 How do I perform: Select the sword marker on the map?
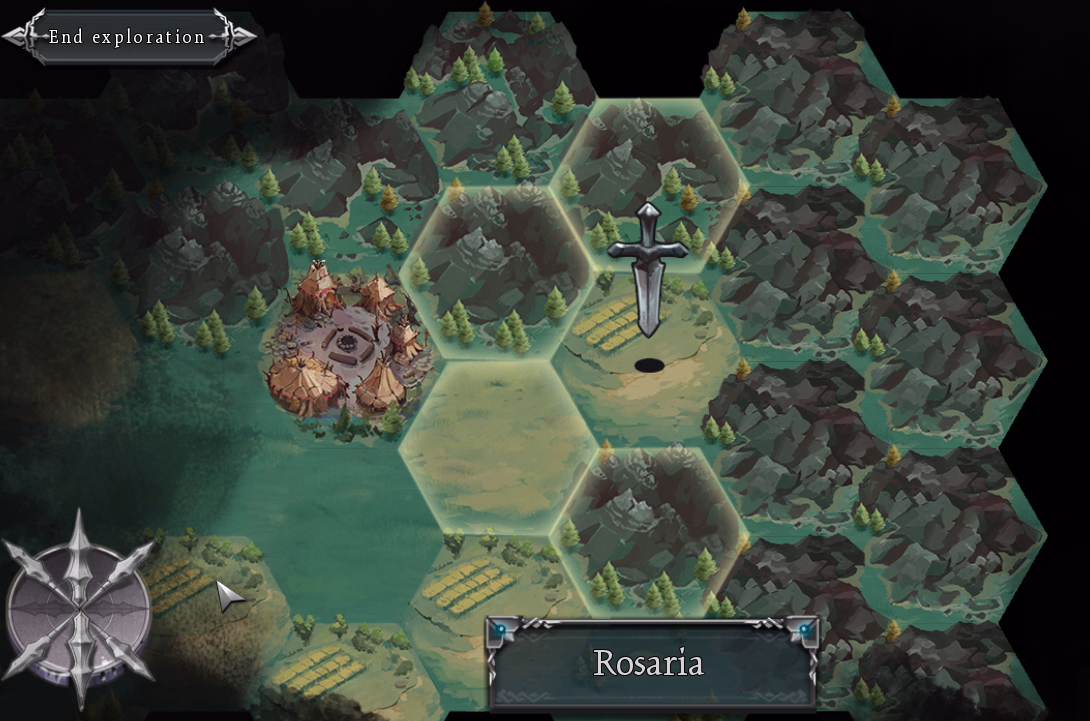(x=649, y=270)
